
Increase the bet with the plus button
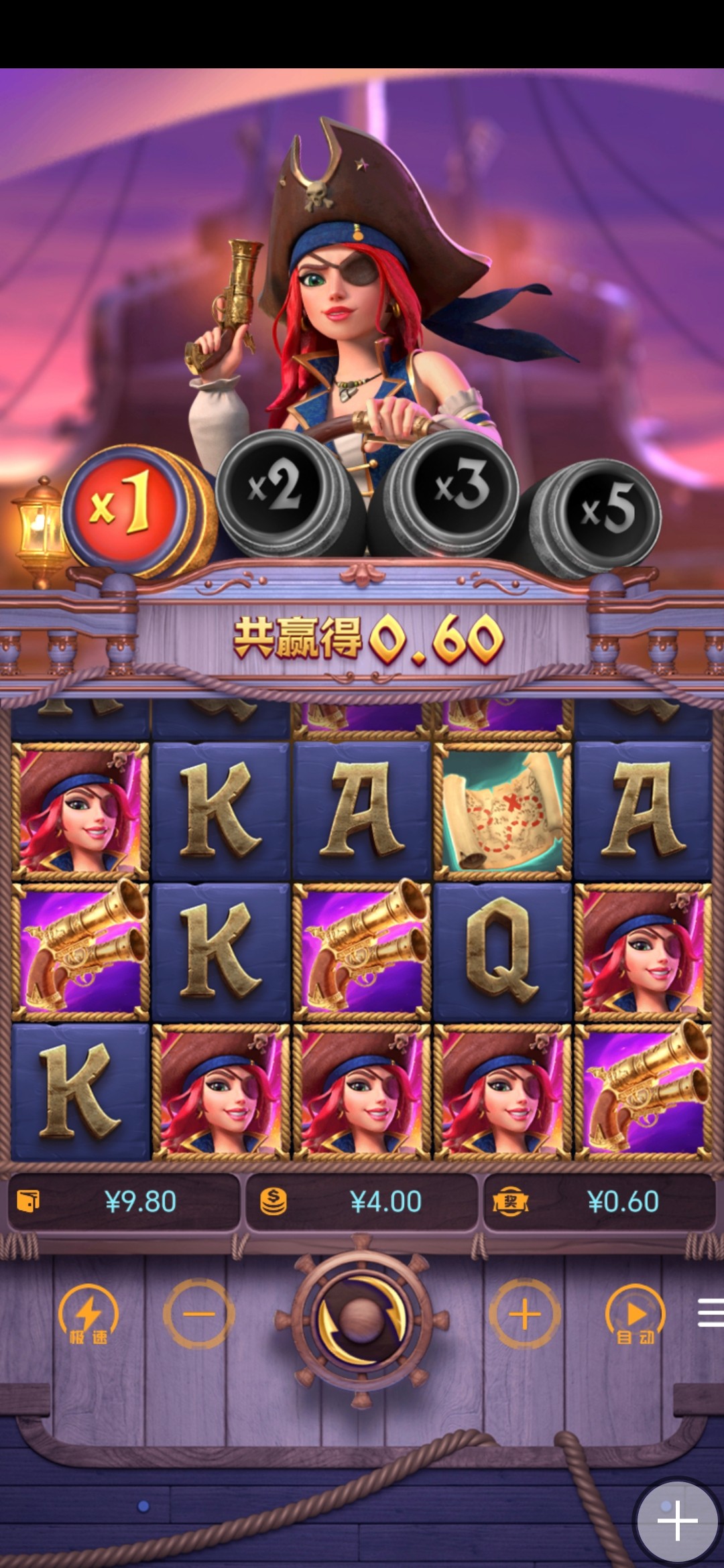click(x=524, y=1314)
